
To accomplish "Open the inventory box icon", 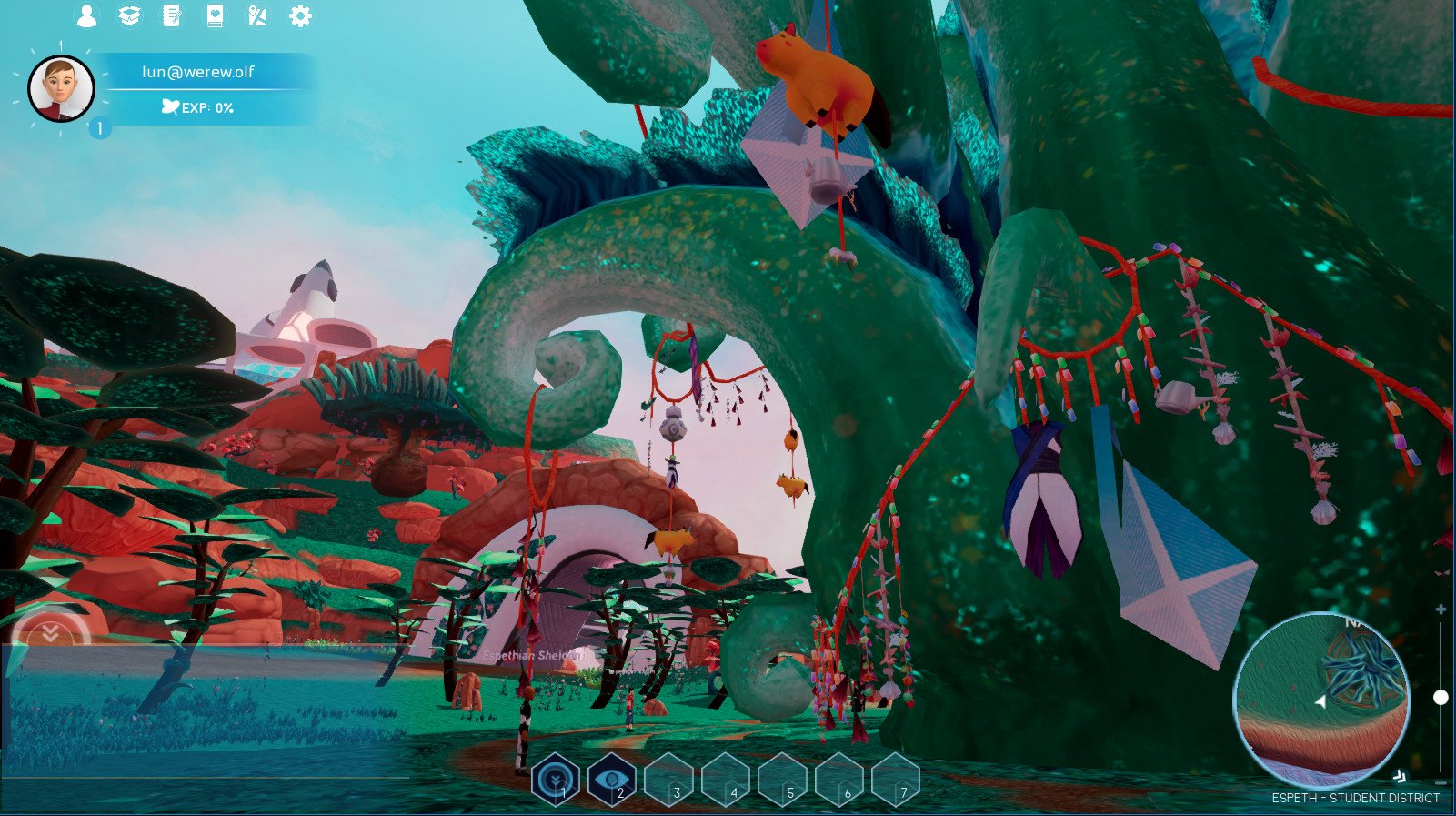I will click(130, 15).
